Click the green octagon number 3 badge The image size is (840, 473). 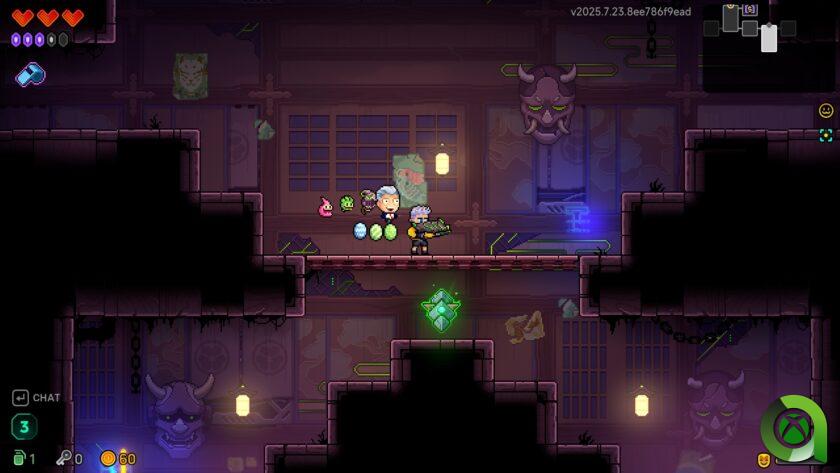(24, 427)
